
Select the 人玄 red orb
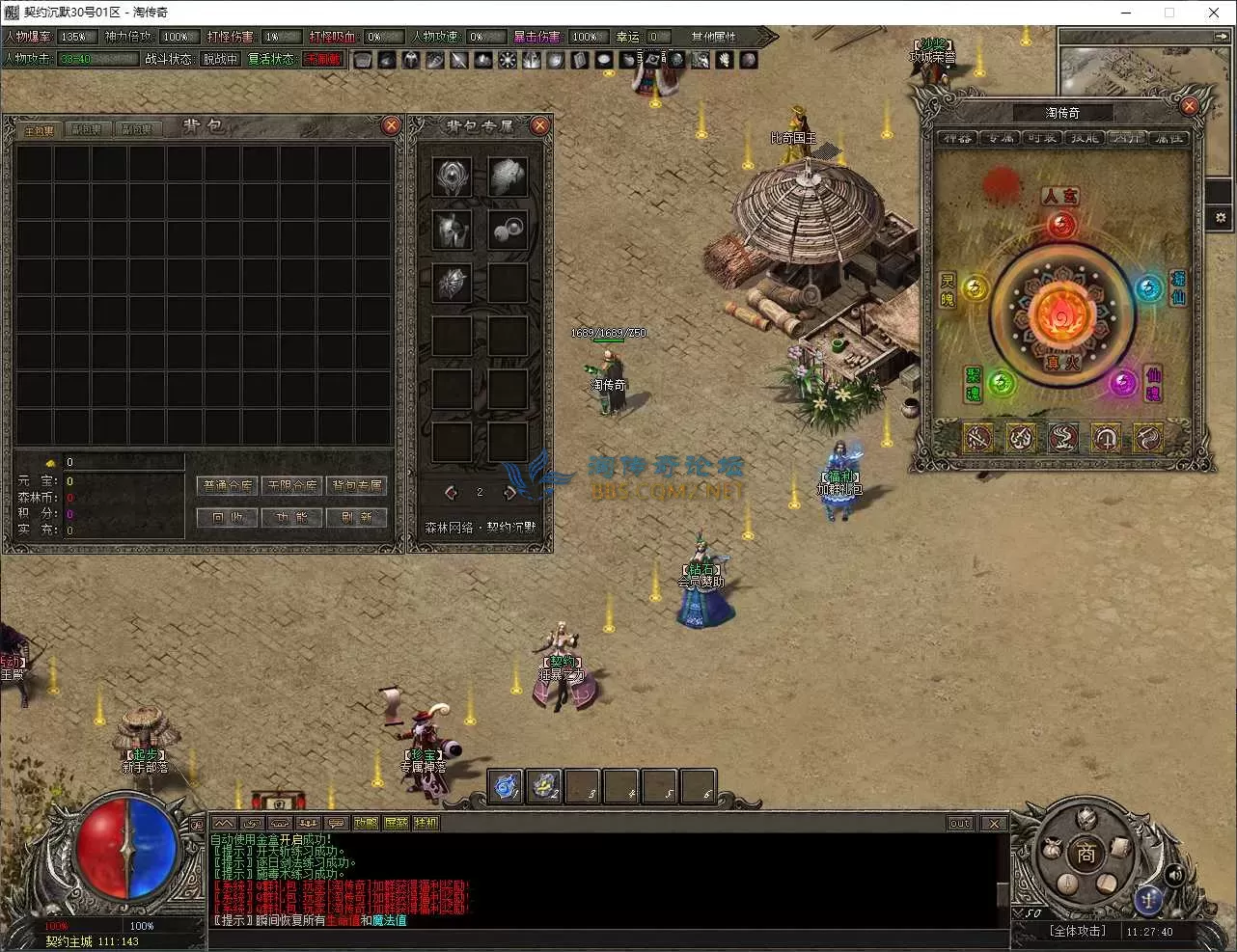[x=1061, y=226]
